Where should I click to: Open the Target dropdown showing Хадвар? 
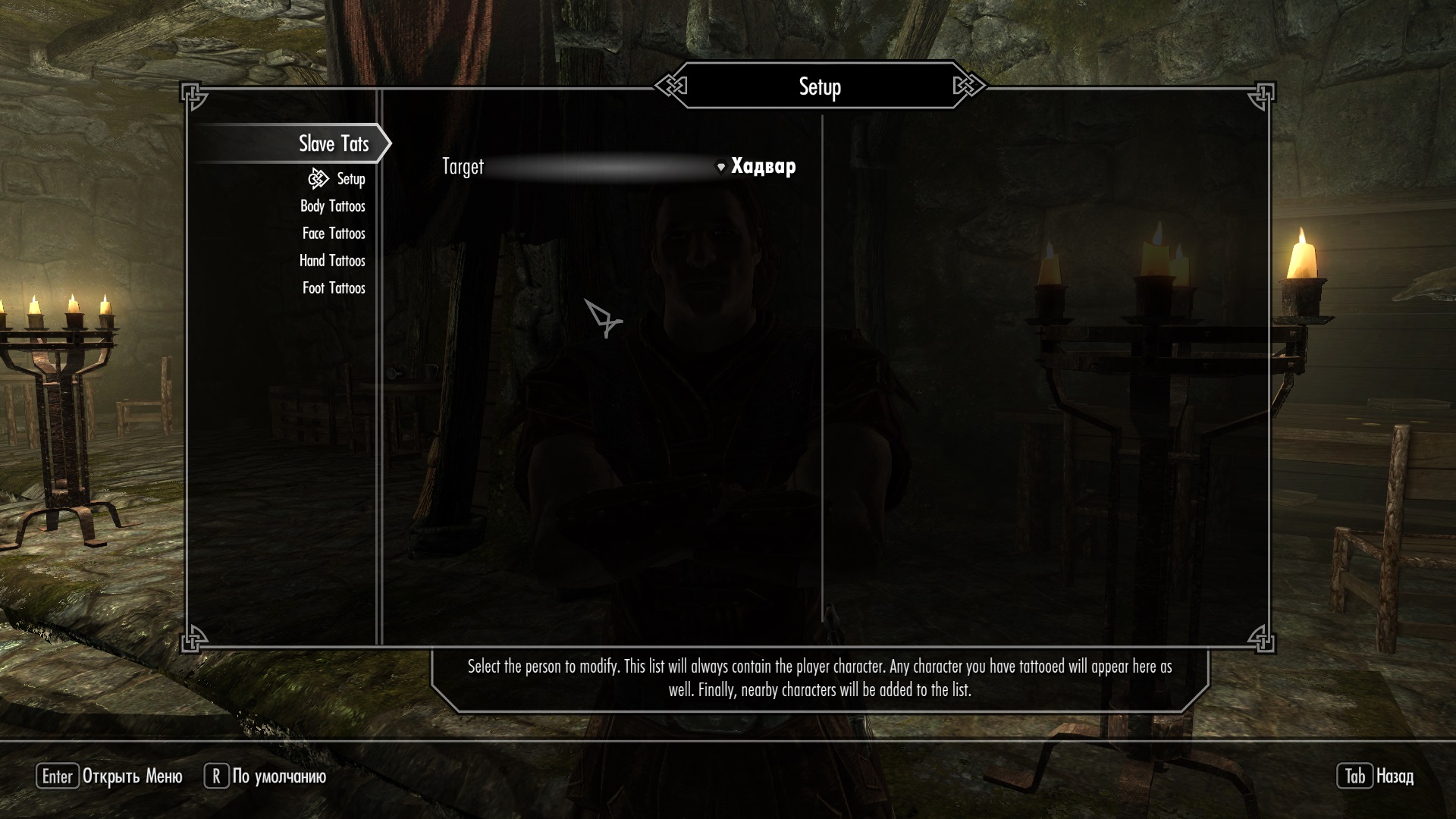click(758, 167)
